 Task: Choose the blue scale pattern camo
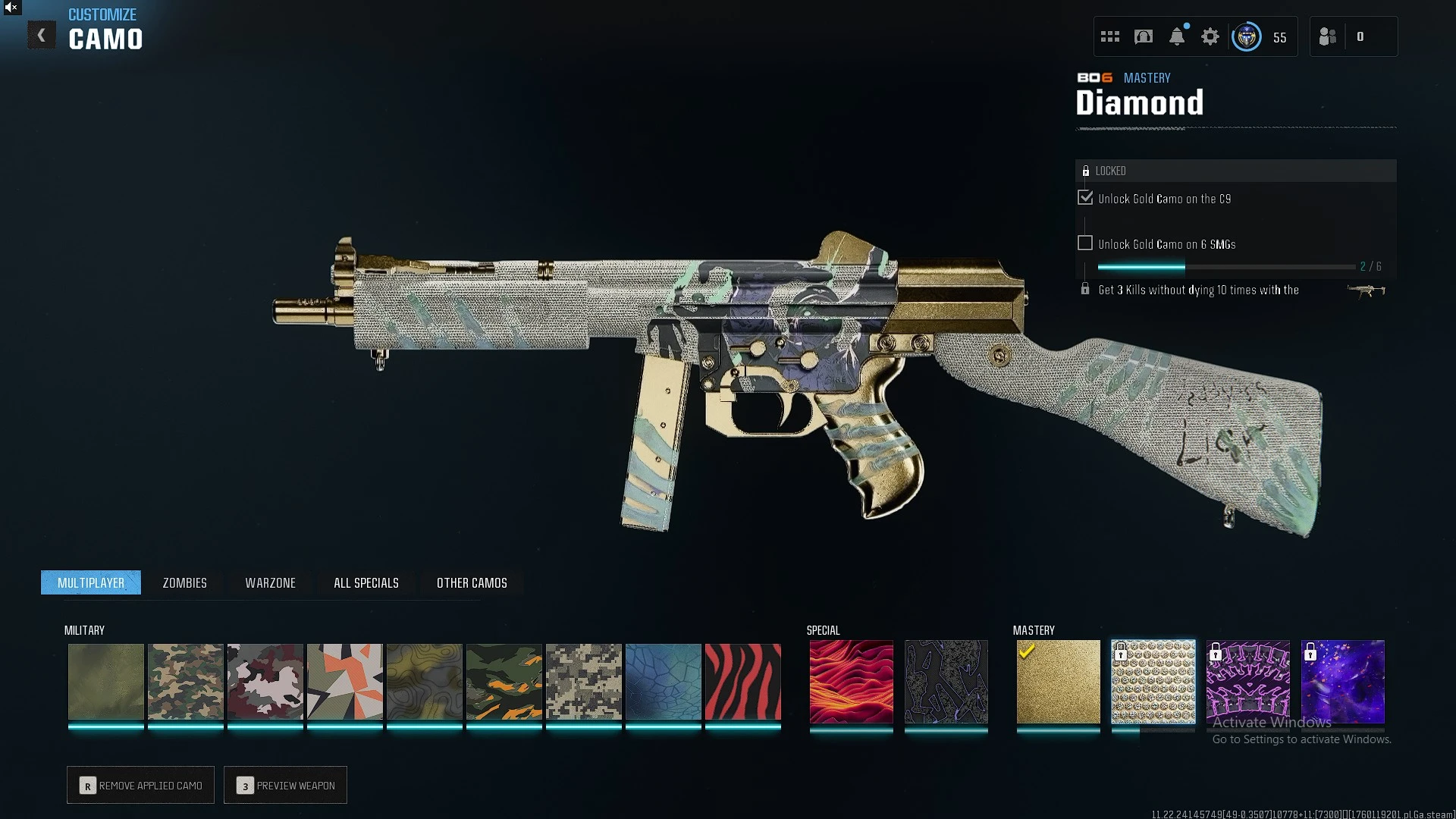(663, 681)
